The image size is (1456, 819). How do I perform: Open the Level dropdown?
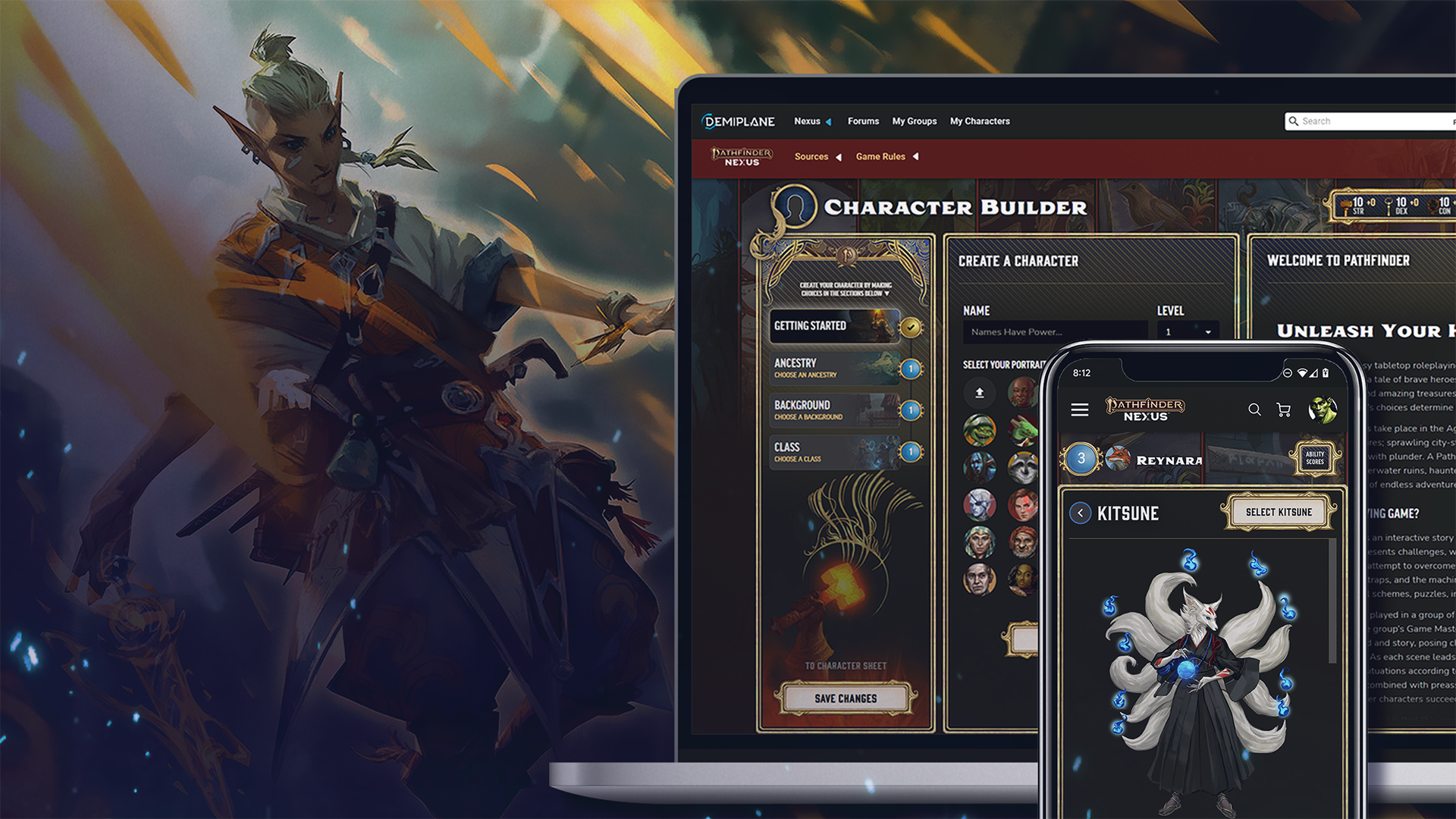point(1188,332)
